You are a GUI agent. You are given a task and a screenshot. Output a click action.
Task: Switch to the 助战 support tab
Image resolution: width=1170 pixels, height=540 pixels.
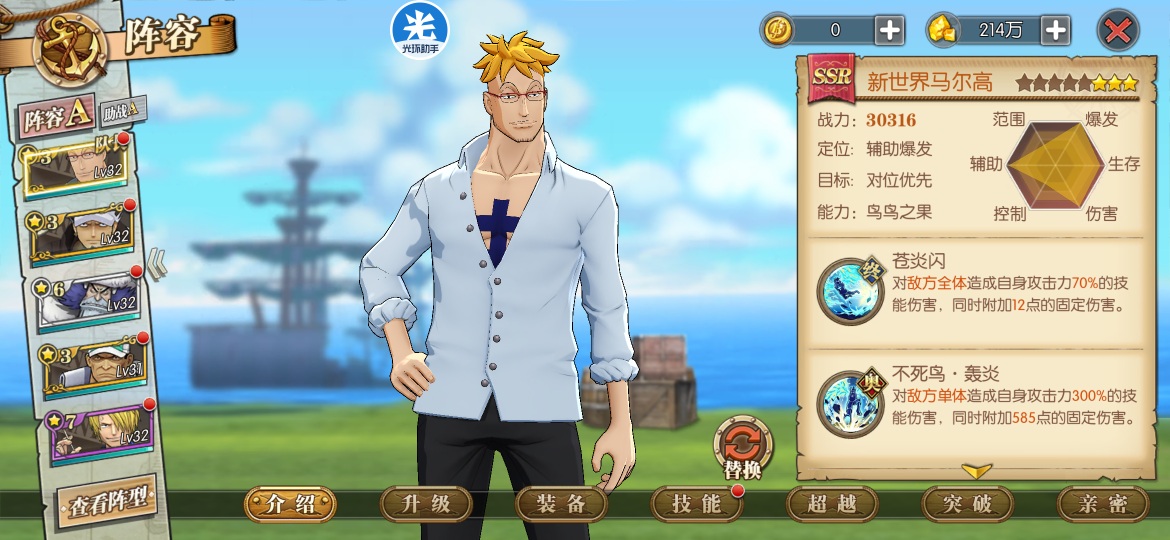tap(123, 108)
